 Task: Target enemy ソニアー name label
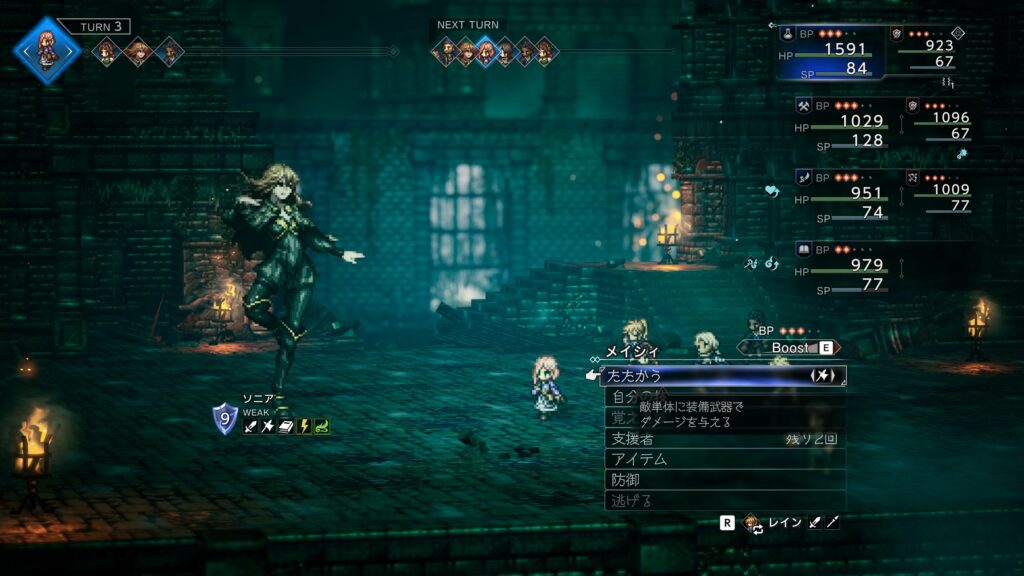(264, 398)
